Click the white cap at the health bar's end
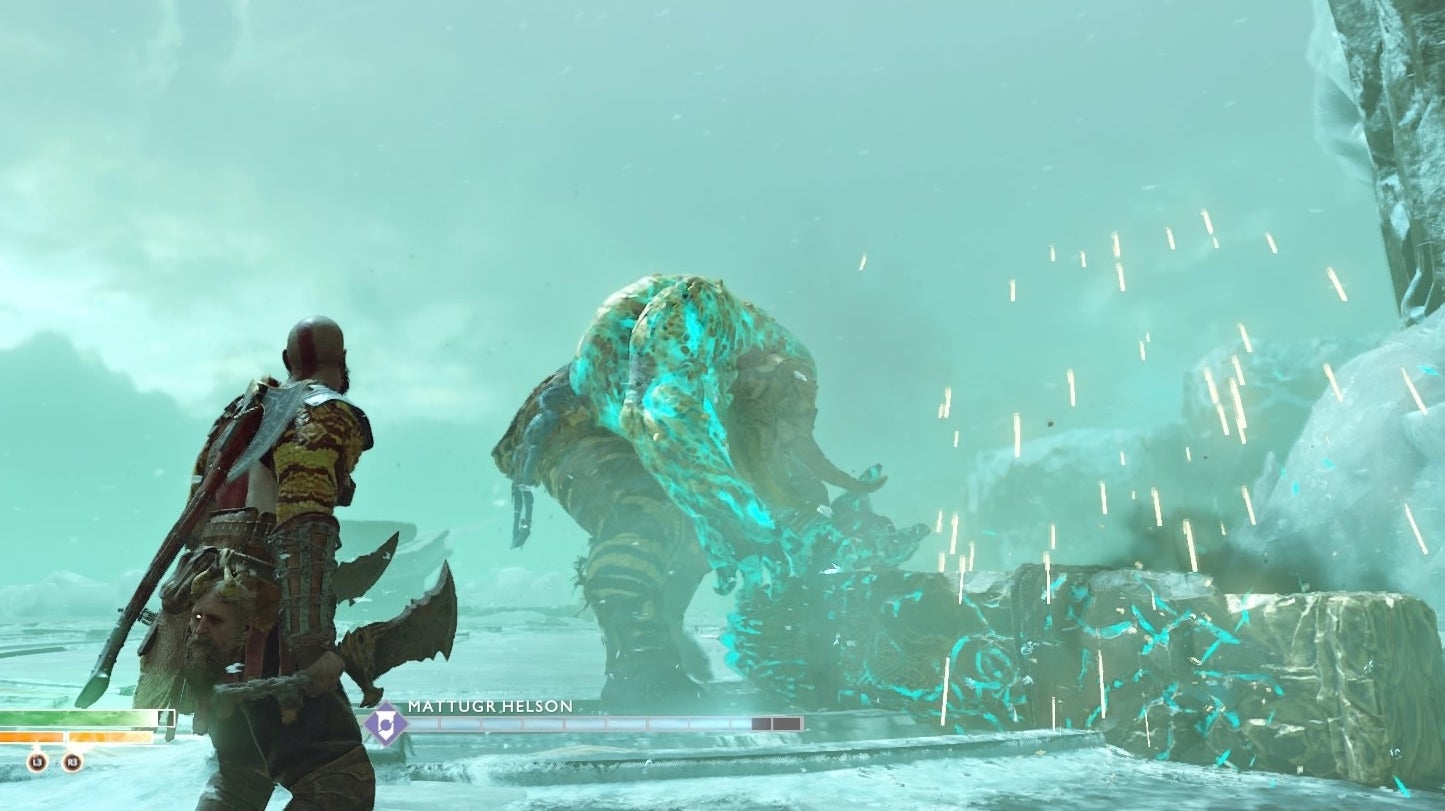 coord(165,719)
